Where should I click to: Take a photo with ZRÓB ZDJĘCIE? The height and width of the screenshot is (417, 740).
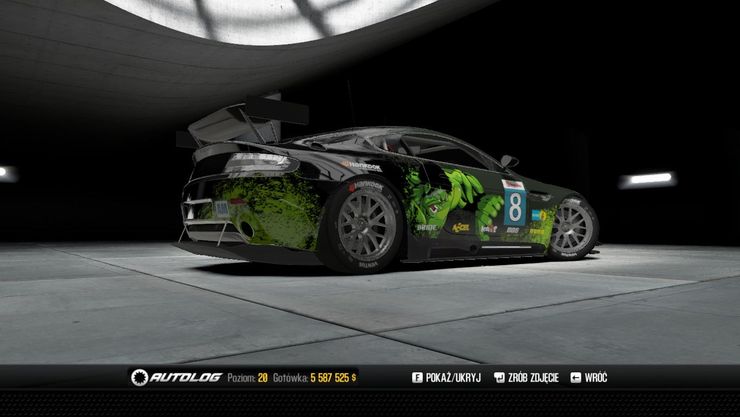coord(526,378)
